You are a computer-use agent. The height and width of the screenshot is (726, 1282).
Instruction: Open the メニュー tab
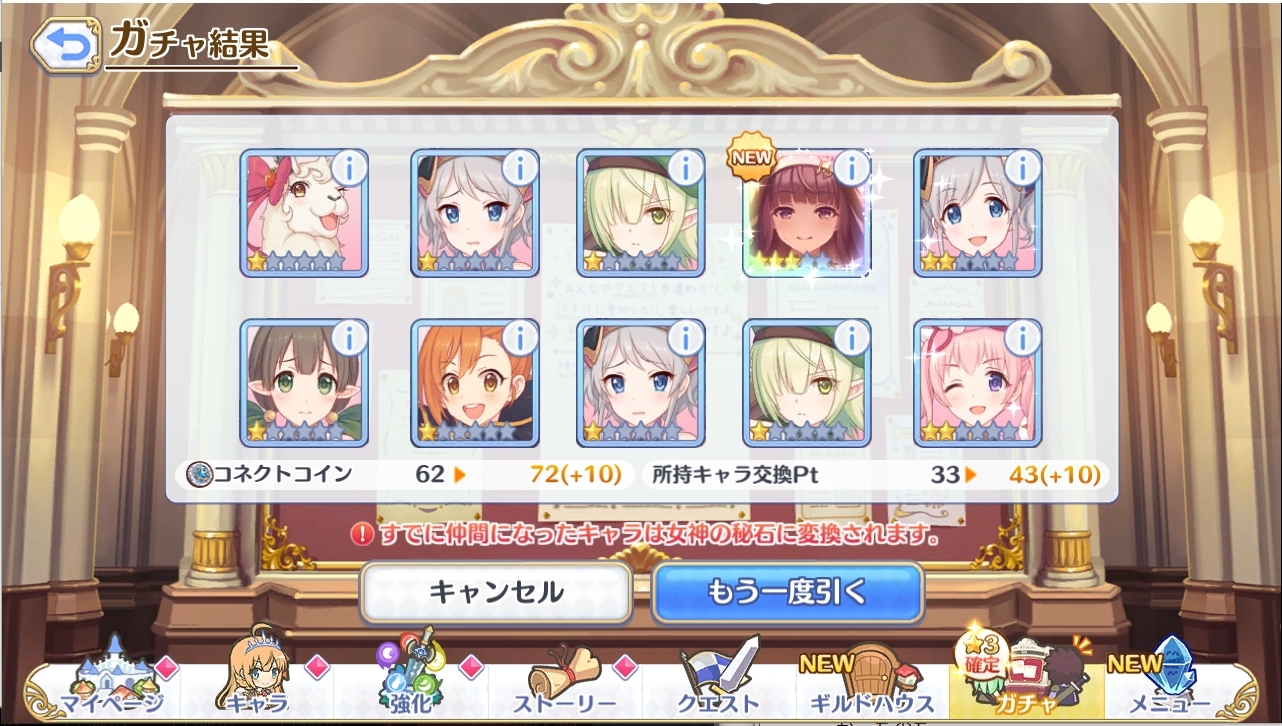coord(1168,685)
